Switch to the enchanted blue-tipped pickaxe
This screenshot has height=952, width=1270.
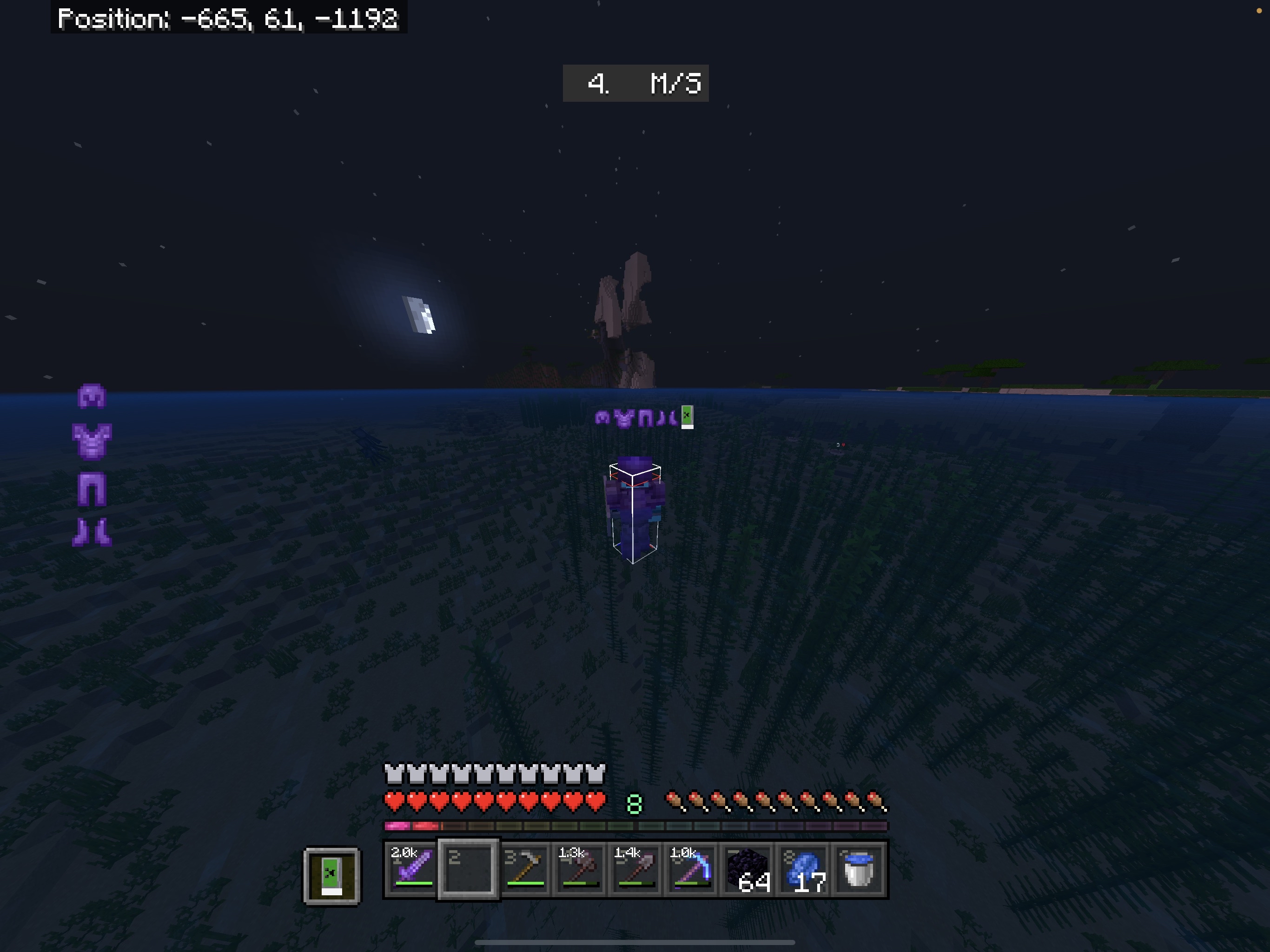pos(692,869)
